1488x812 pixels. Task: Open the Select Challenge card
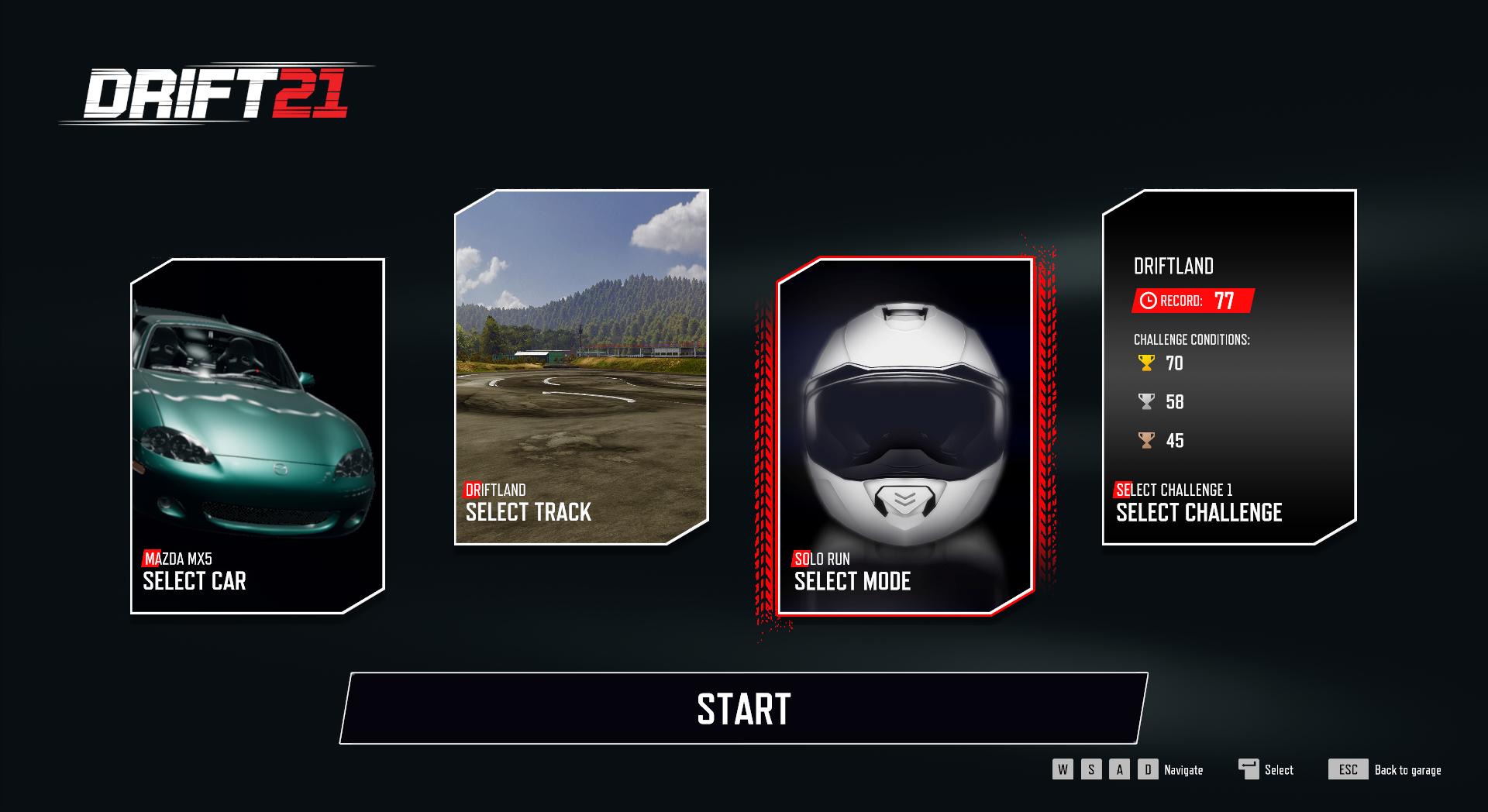tap(1229, 366)
